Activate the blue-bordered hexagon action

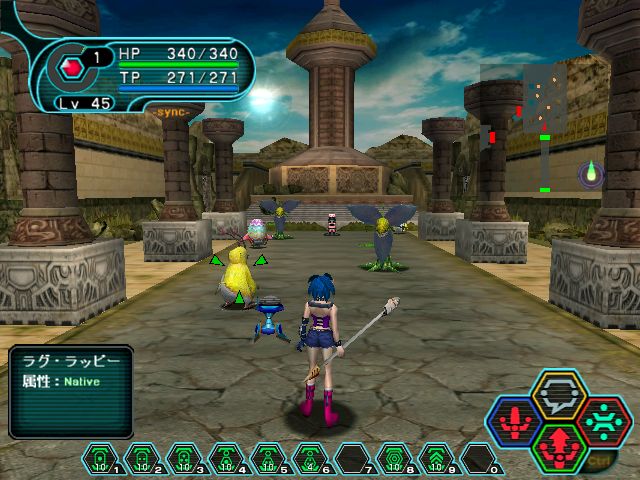point(516,420)
